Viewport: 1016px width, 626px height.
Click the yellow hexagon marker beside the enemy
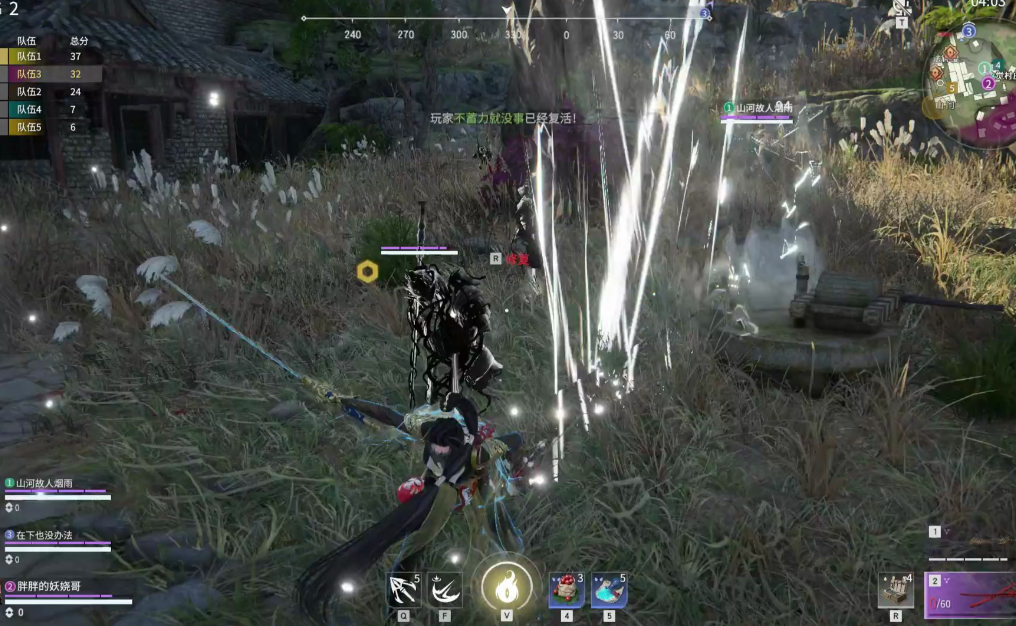pos(367,270)
